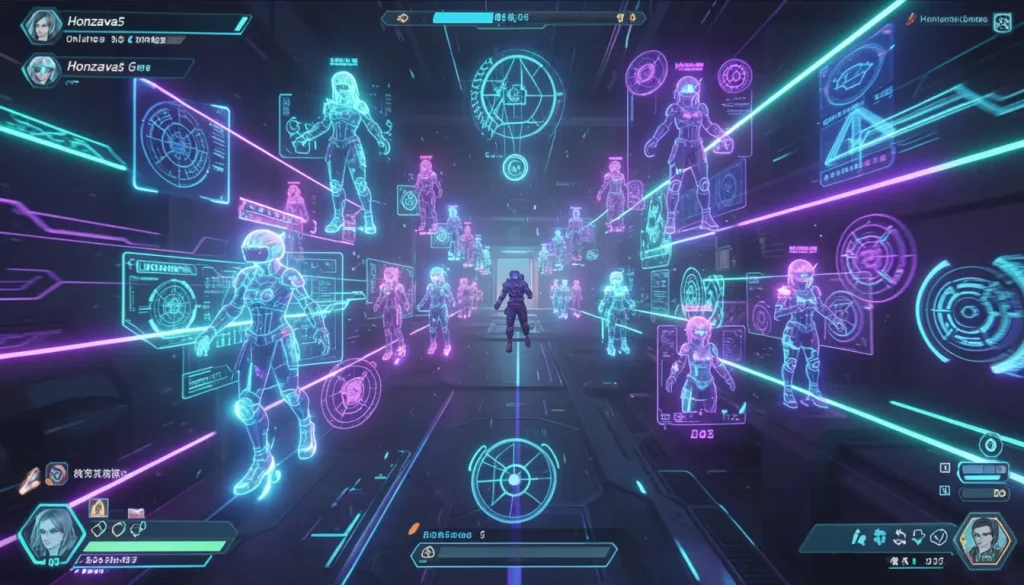Click the orange icon on the top center bar
Screen dimensions: 1024x585
[403, 17]
